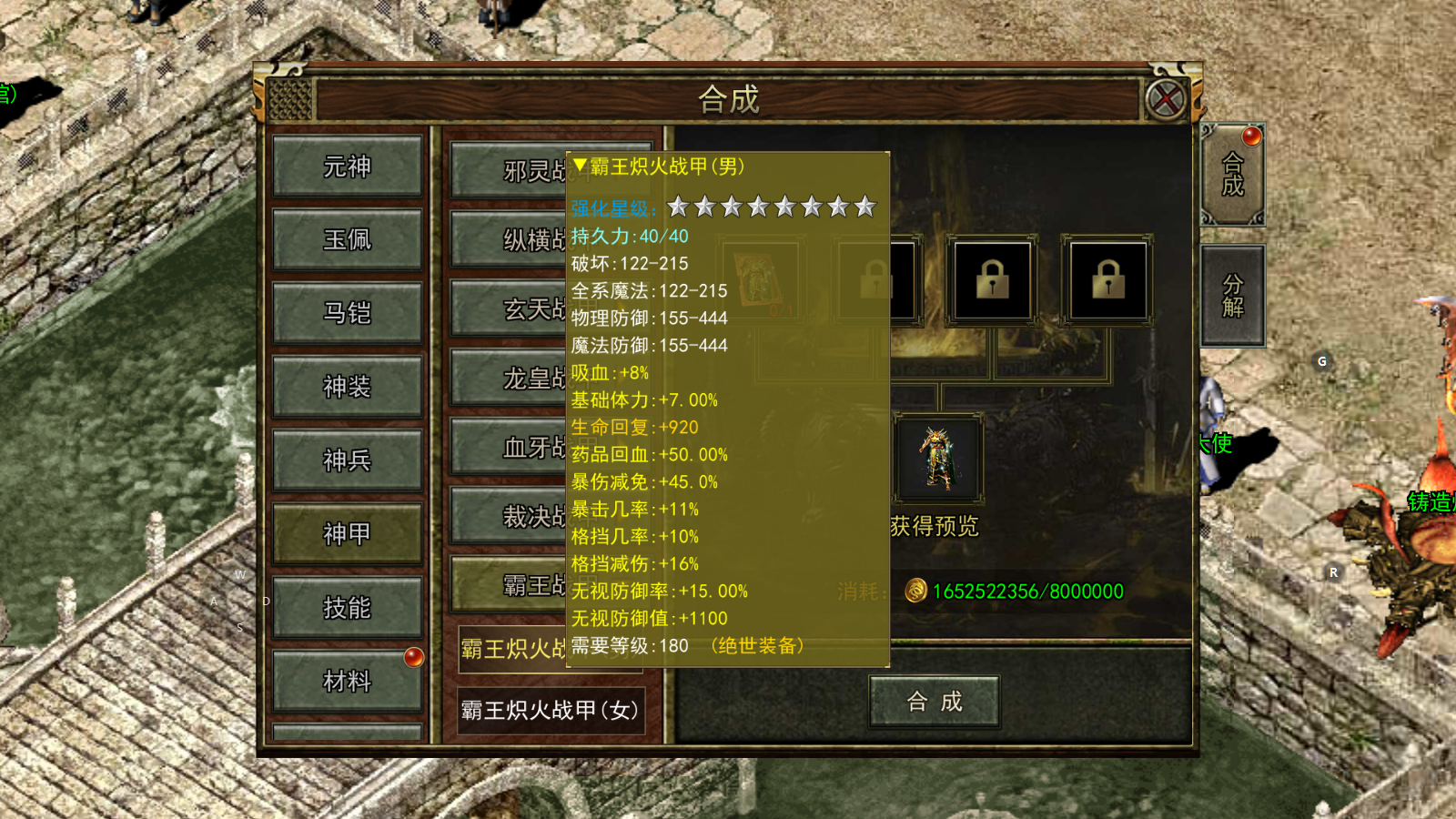Viewport: 1456px width, 819px height.
Task: Expand the 裁决 armor group
Action: (510, 516)
